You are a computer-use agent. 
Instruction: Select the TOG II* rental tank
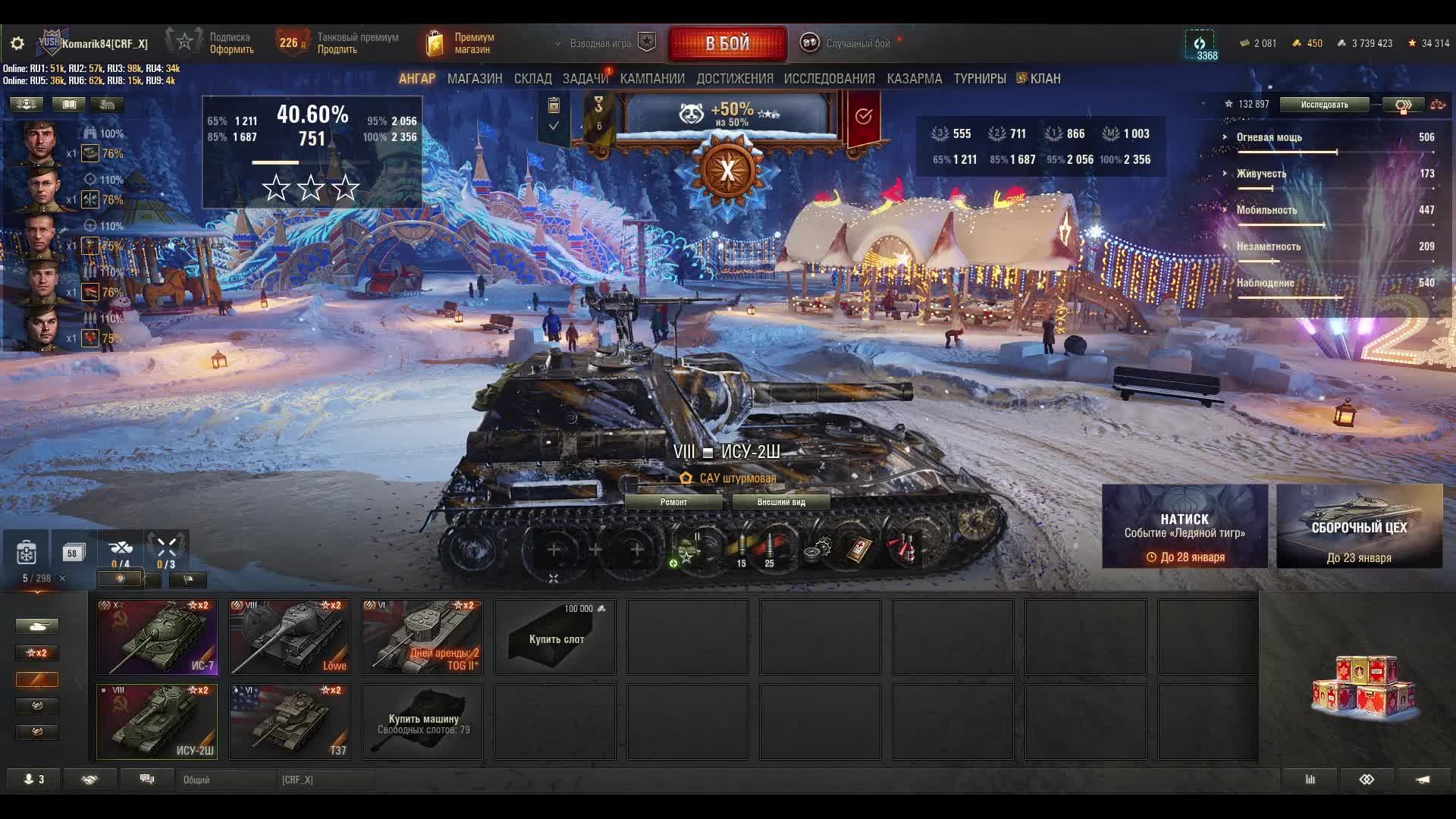[x=422, y=637]
